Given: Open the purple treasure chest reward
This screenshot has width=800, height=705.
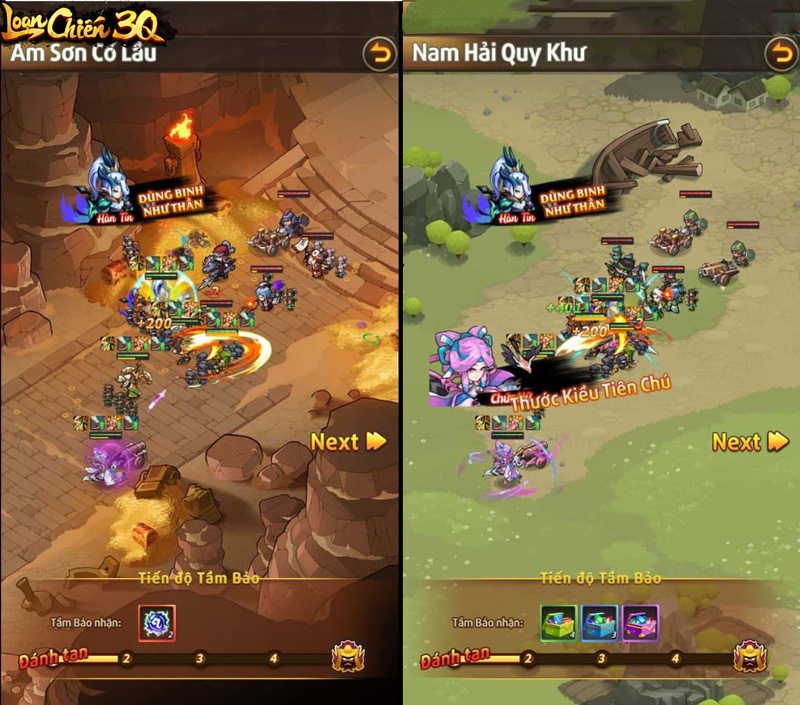Looking at the screenshot, I should [640, 622].
